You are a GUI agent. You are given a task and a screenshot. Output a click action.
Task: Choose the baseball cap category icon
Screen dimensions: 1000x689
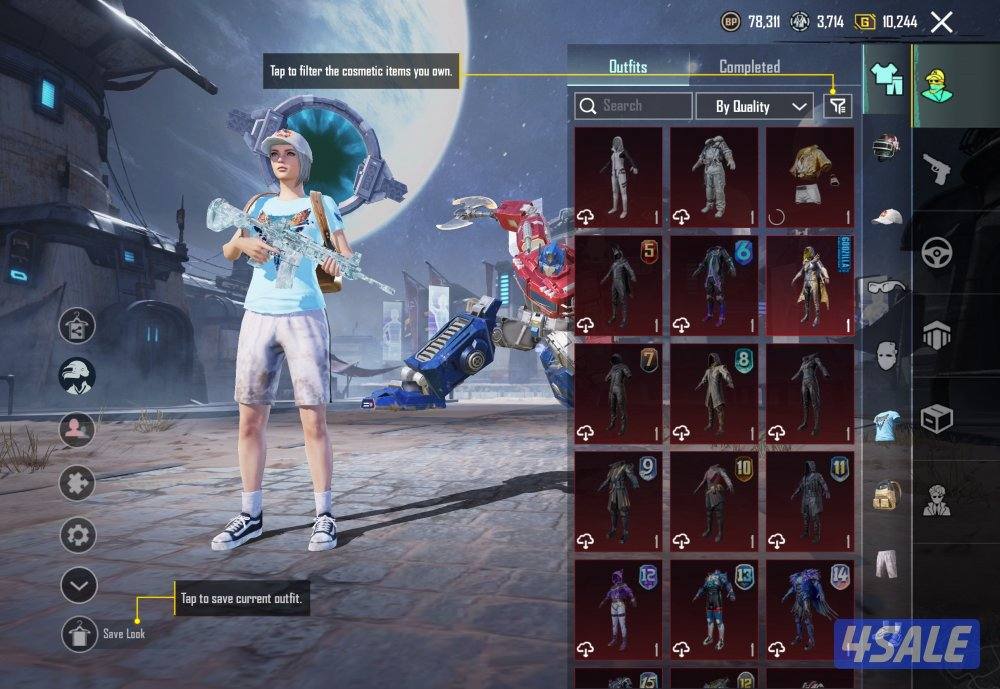[886, 217]
